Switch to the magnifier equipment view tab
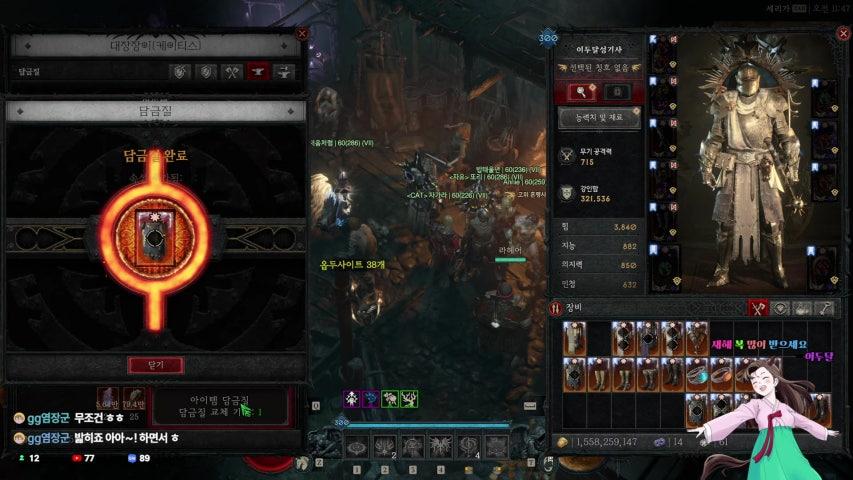 (x=583, y=91)
